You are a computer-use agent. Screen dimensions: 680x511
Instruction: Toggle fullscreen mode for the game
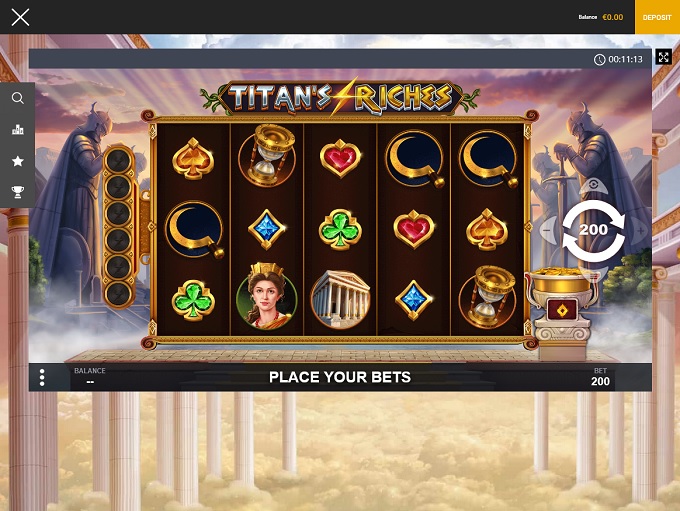coord(663,57)
